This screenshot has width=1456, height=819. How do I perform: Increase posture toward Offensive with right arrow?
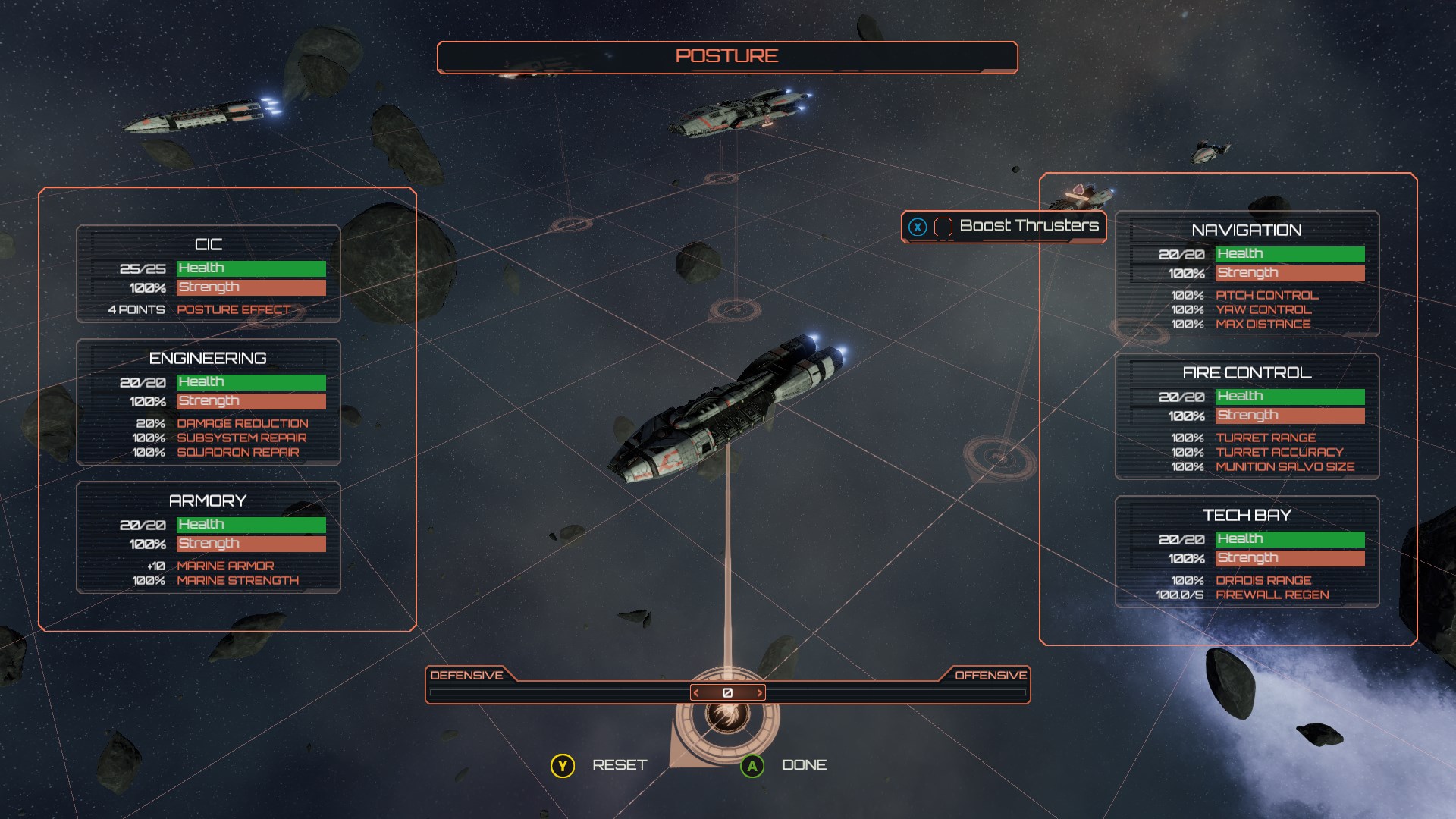coord(759,692)
